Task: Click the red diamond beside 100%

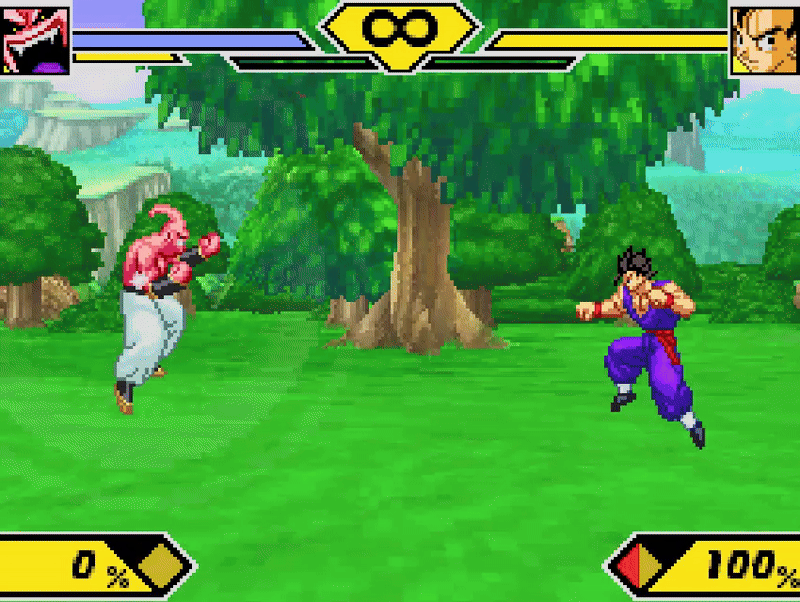Action: [x=640, y=568]
